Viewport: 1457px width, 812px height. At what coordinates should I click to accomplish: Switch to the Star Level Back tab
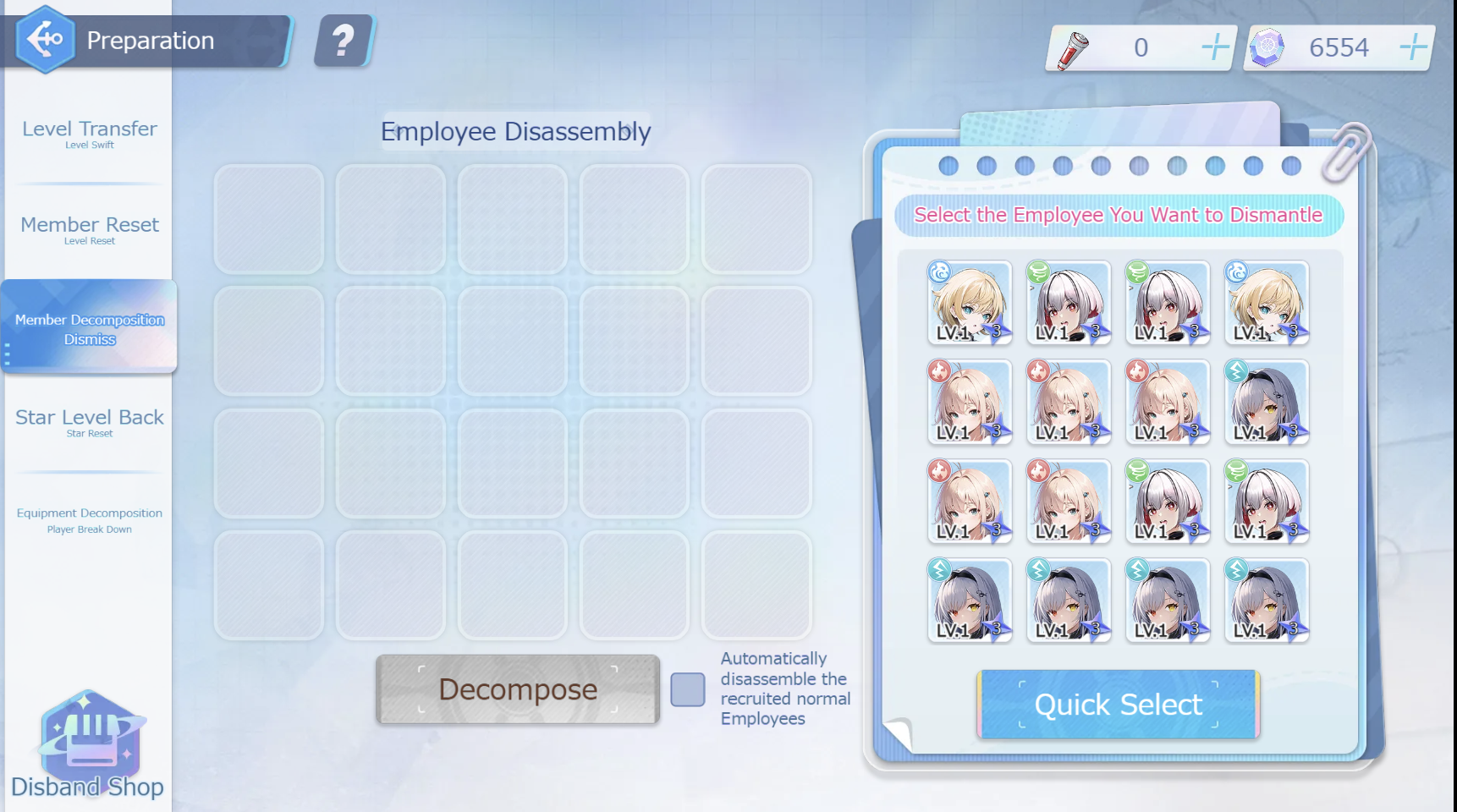pyautogui.click(x=90, y=422)
